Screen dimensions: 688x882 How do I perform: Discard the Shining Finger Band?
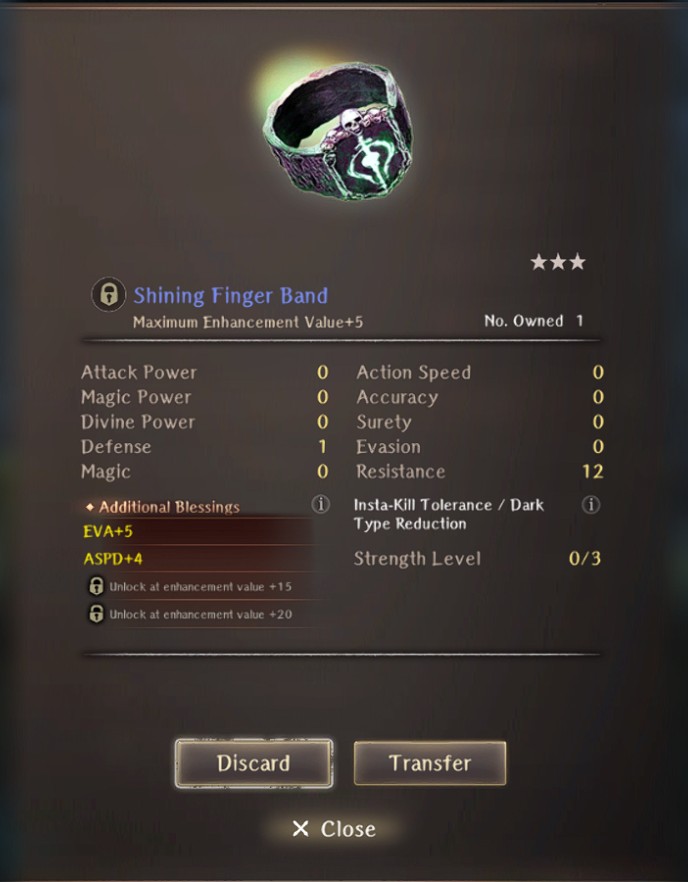253,763
